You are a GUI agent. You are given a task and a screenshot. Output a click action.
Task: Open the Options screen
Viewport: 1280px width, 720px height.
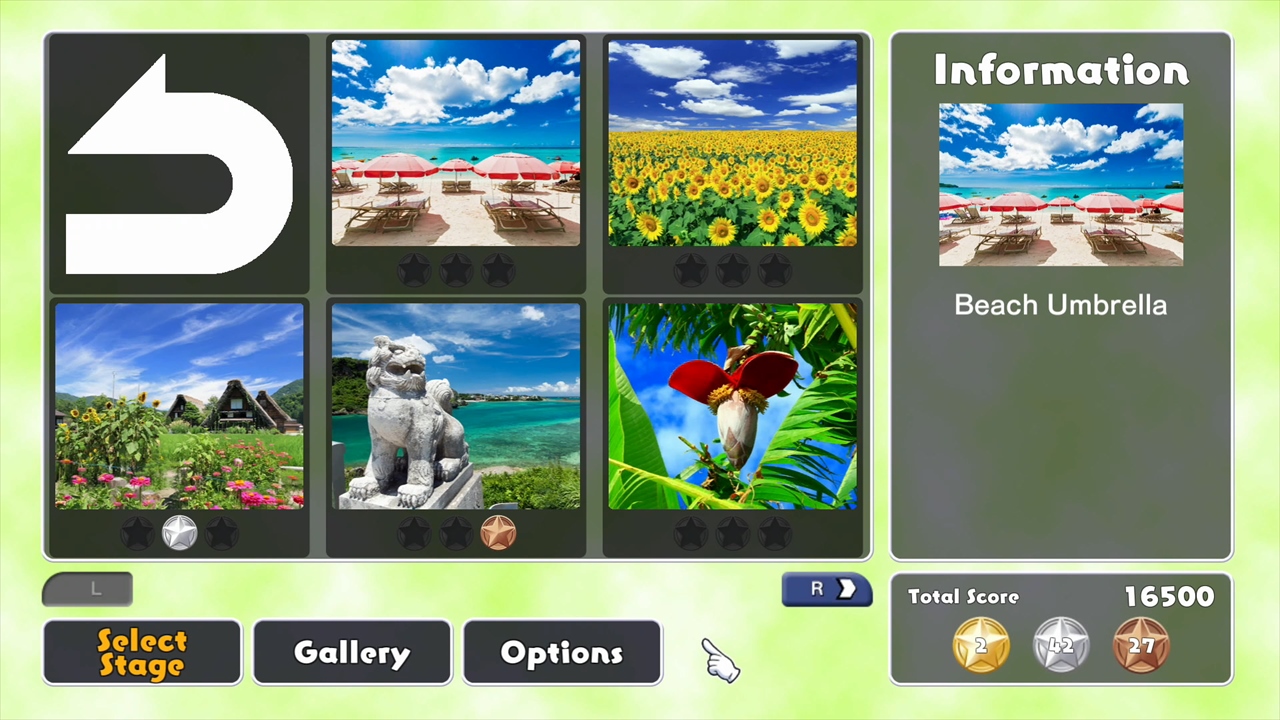point(561,652)
